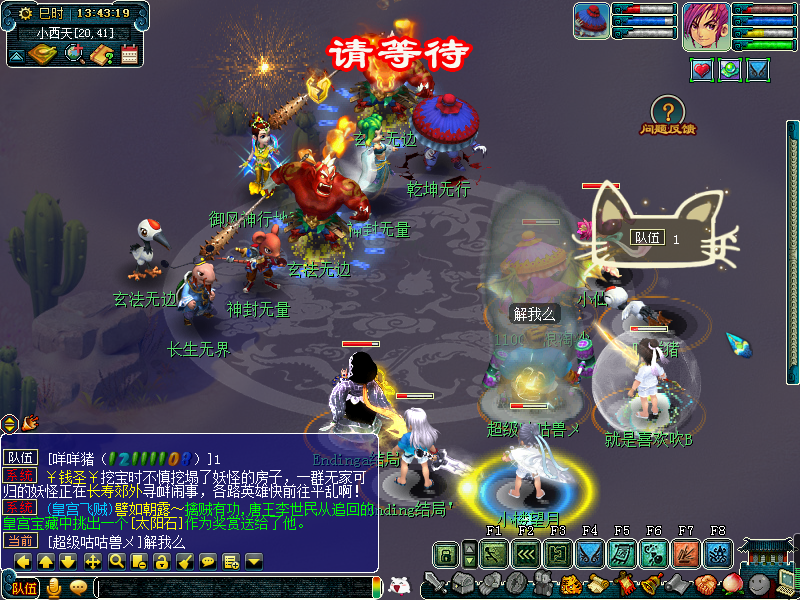This screenshot has height=600, width=800.
Task: Open the 问题反馈 feedback button
Action: [x=669, y=115]
